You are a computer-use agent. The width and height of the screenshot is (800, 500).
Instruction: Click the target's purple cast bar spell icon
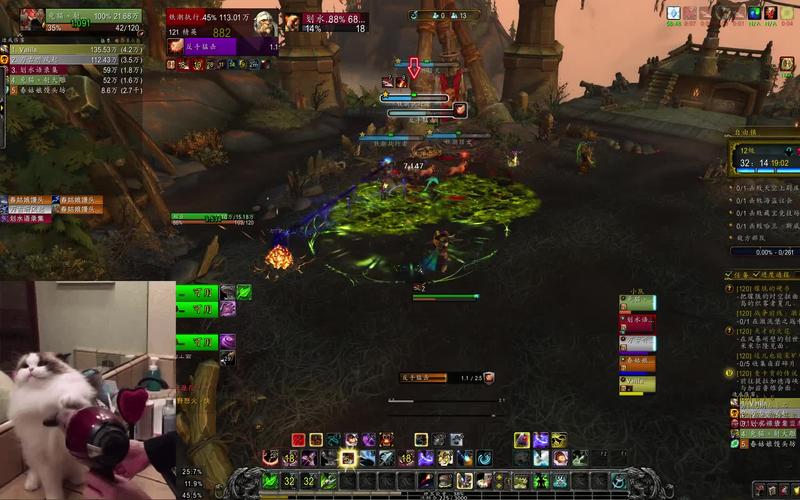point(175,46)
